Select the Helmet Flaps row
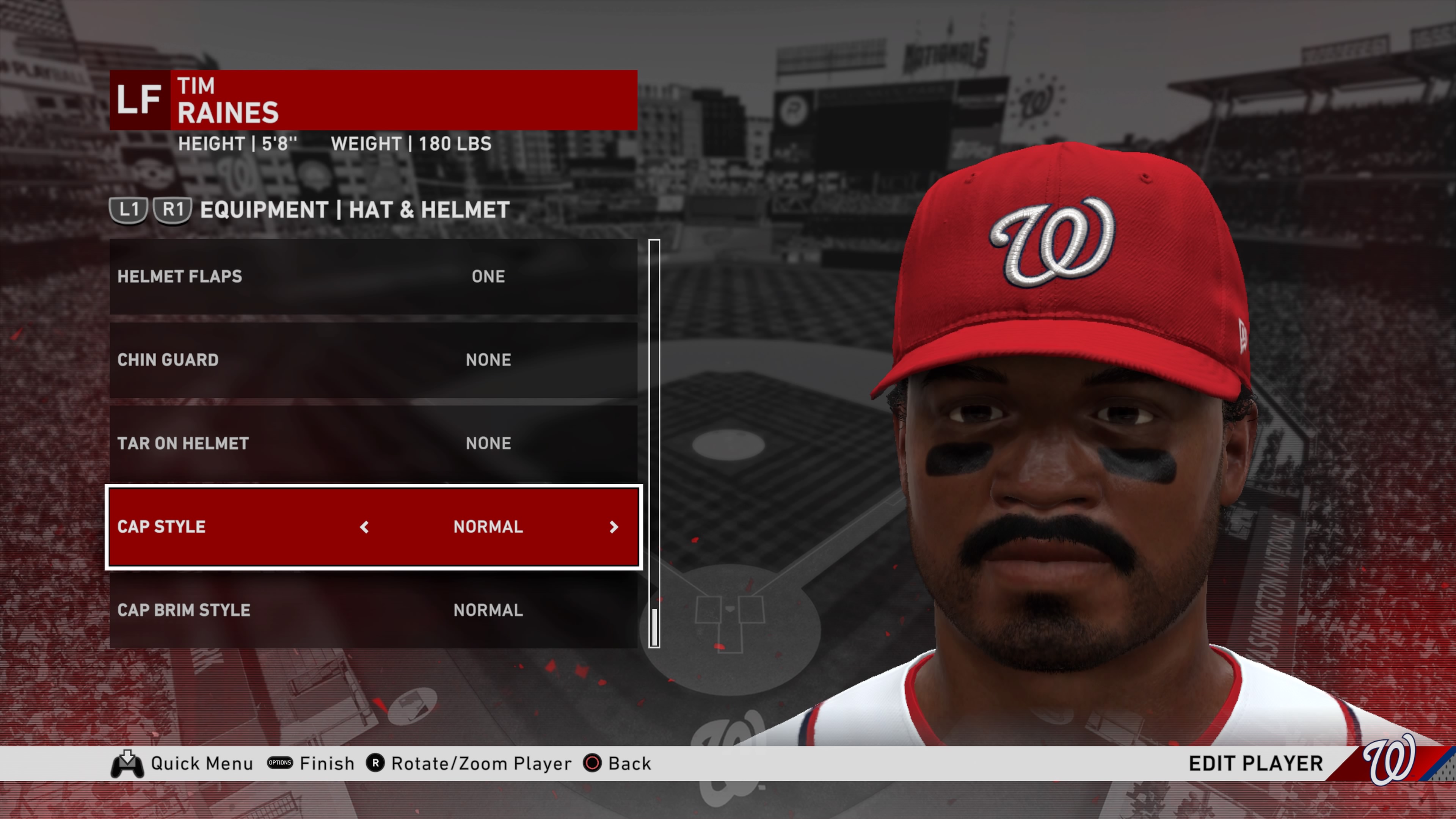The image size is (1456, 819). pyautogui.click(x=373, y=276)
